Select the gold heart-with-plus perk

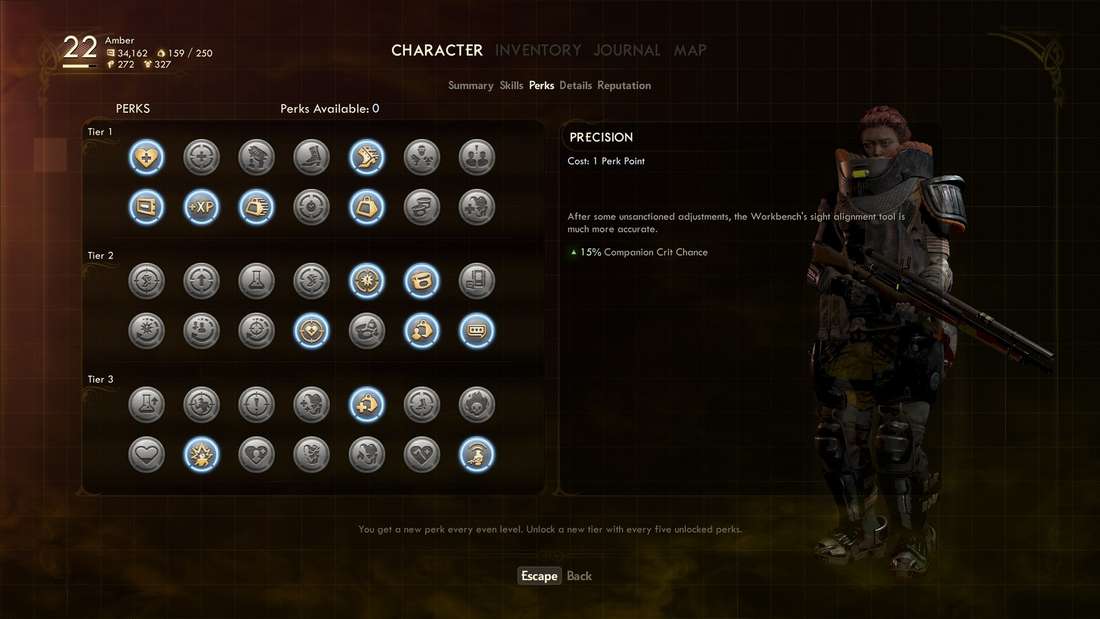(146, 157)
